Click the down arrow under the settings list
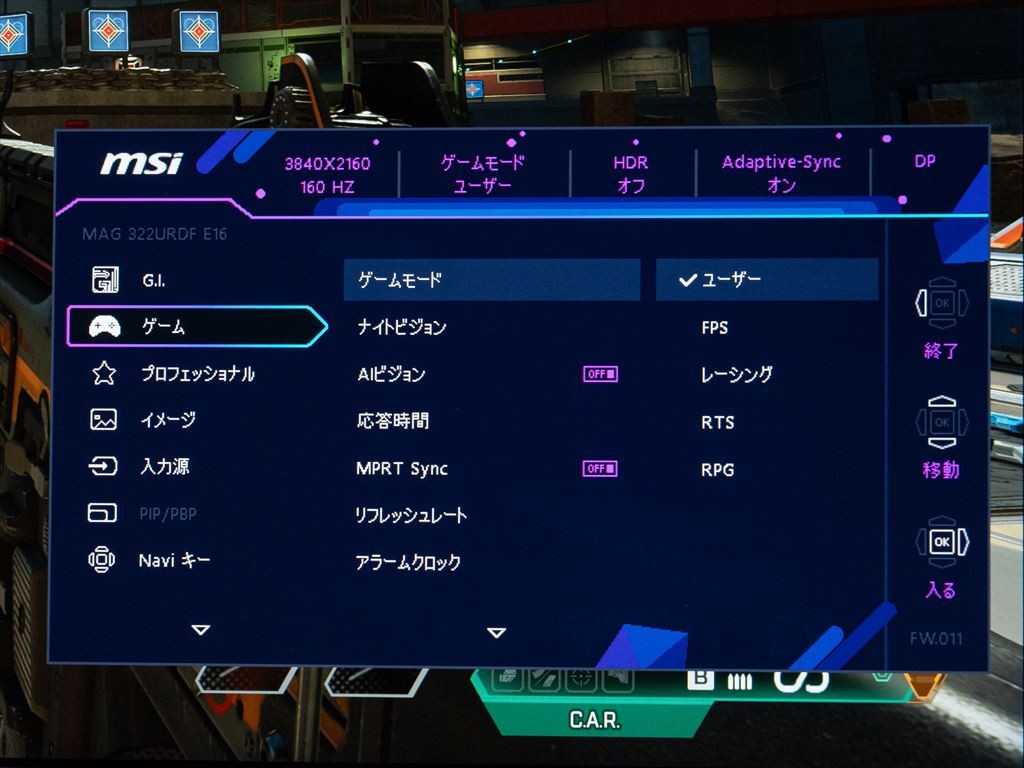This screenshot has width=1024, height=768. tap(496, 632)
